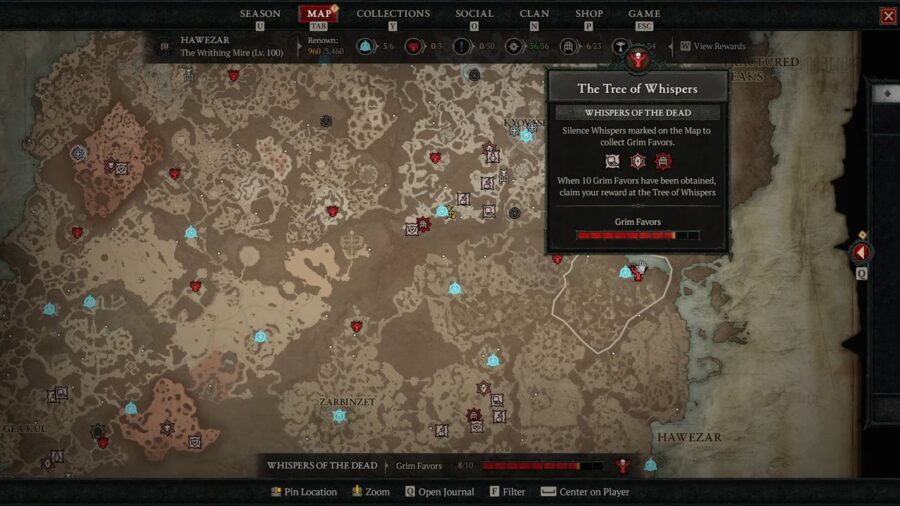Click View Rewards for Hawezar renown
The width and height of the screenshot is (900, 506).
pyautogui.click(x=712, y=46)
